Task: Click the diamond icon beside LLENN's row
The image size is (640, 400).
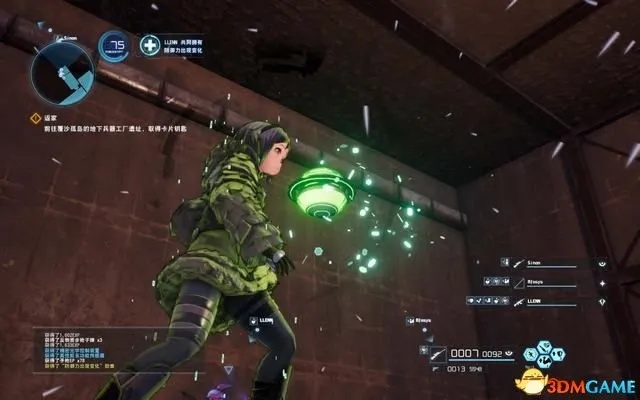Action: [x=603, y=300]
